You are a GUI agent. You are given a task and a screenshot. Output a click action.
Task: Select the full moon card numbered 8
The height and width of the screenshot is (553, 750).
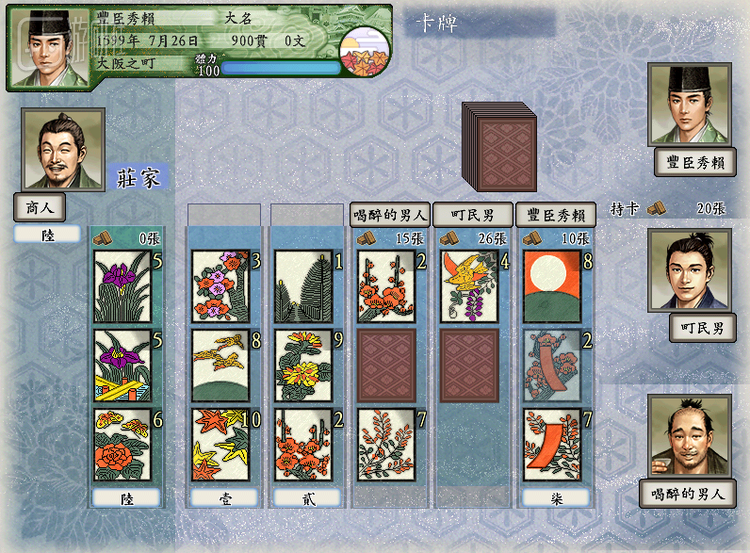point(552,286)
